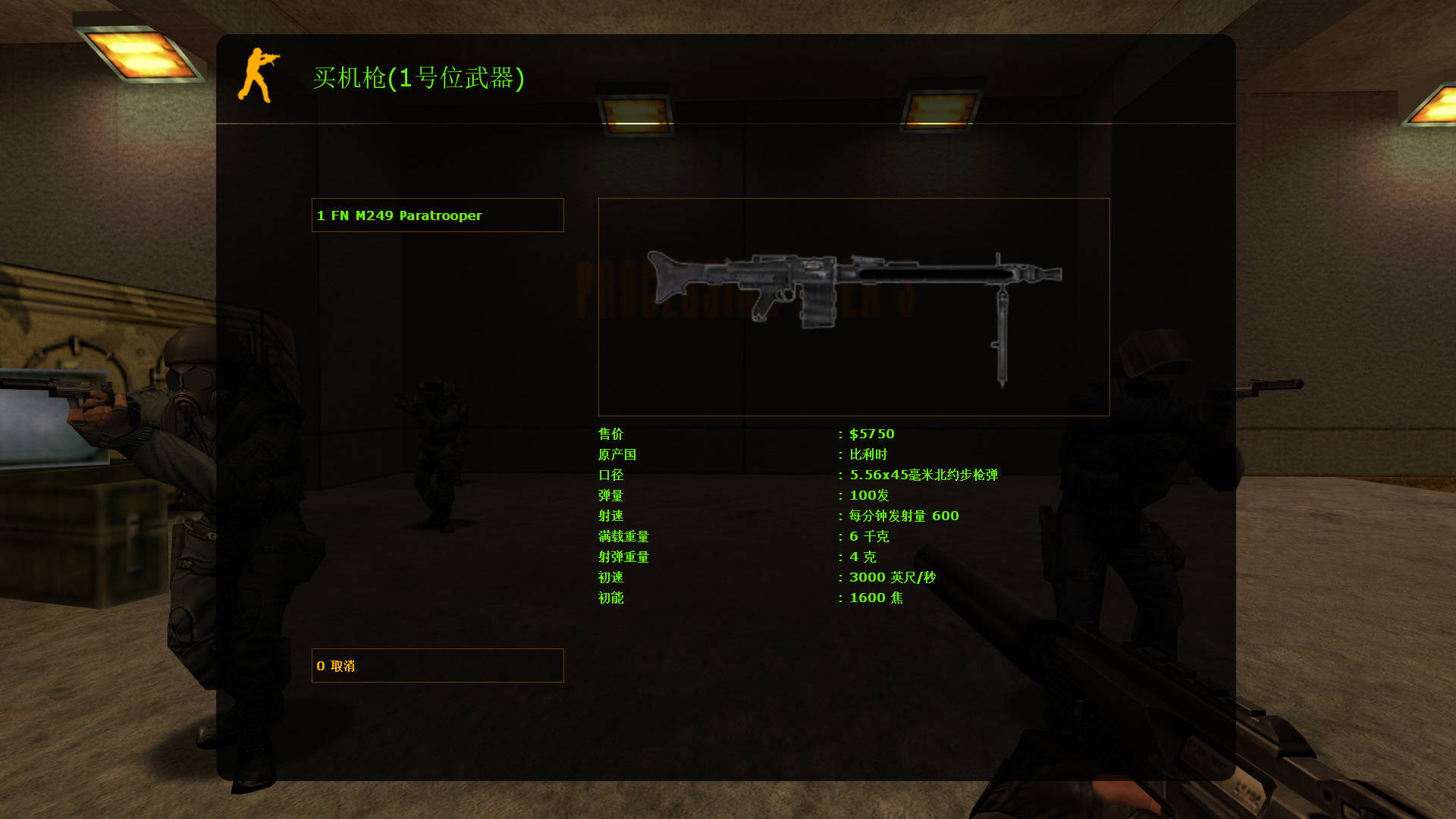Image resolution: width=1456 pixels, height=819 pixels.
Task: Click the orange soldier icon in the header
Action: [x=260, y=76]
